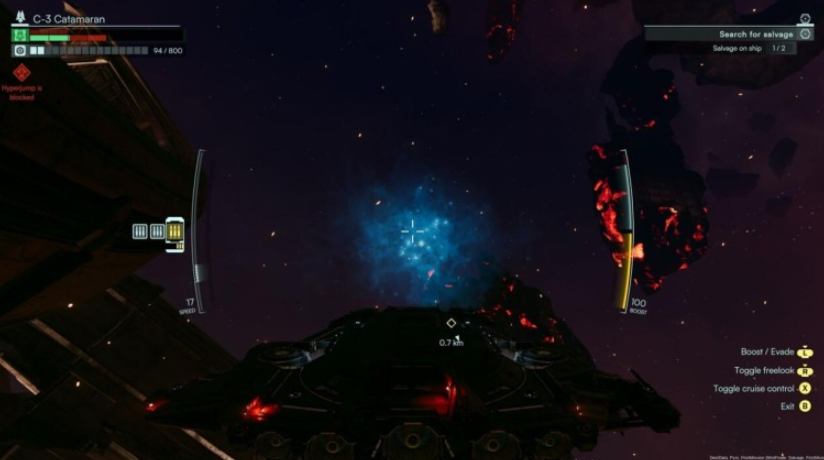The height and width of the screenshot is (460, 824).
Task: Click the C-3 Catamaran ship icon
Action: 20,19
